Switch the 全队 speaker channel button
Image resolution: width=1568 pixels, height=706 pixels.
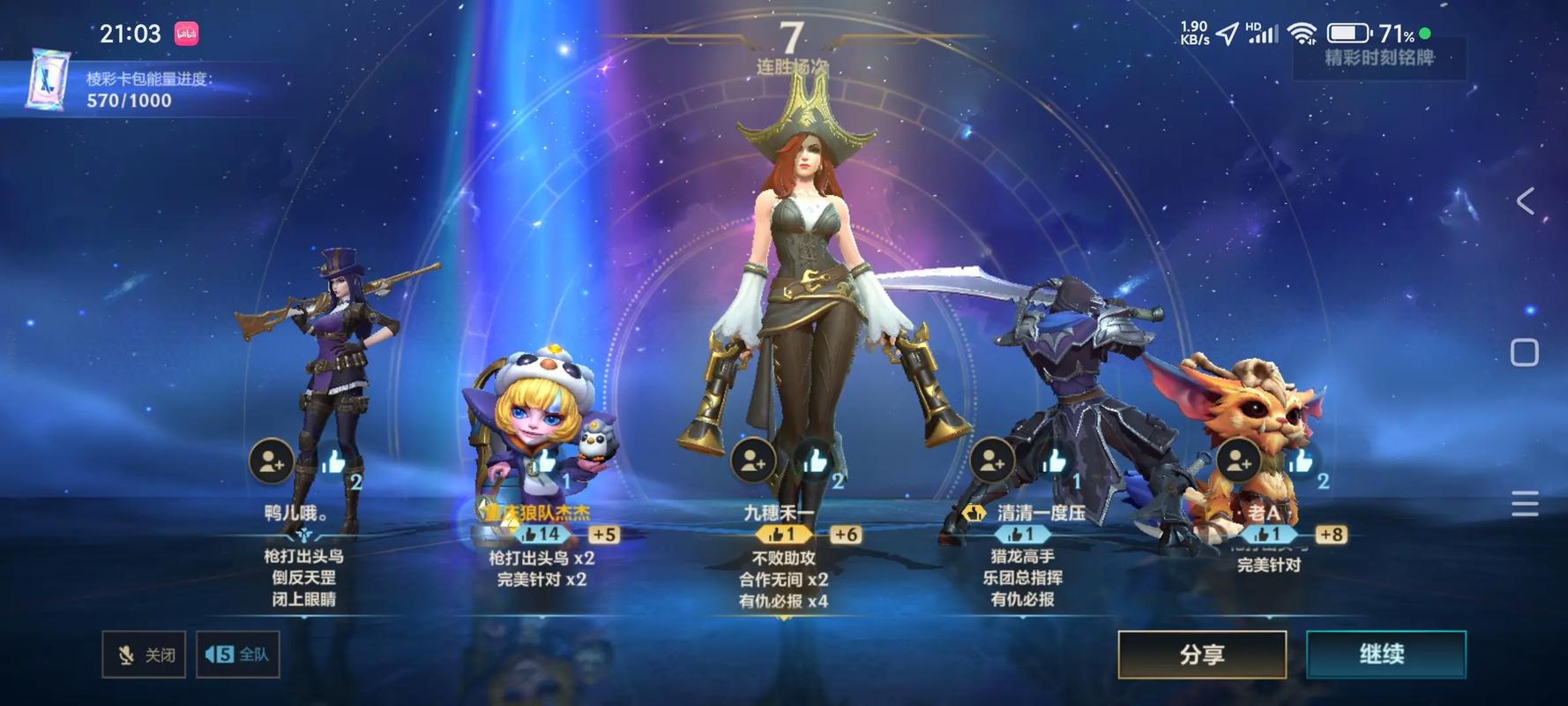(x=237, y=654)
